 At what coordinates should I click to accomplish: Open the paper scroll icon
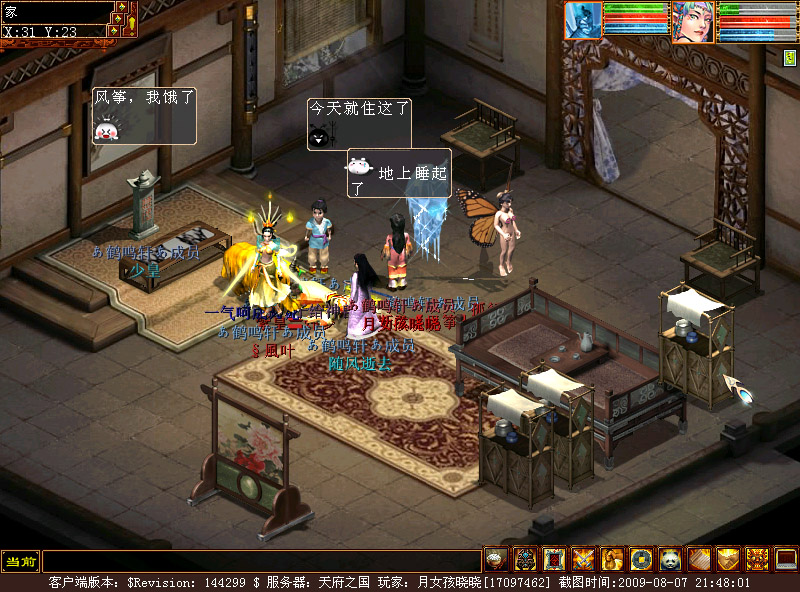pyautogui.click(x=699, y=559)
